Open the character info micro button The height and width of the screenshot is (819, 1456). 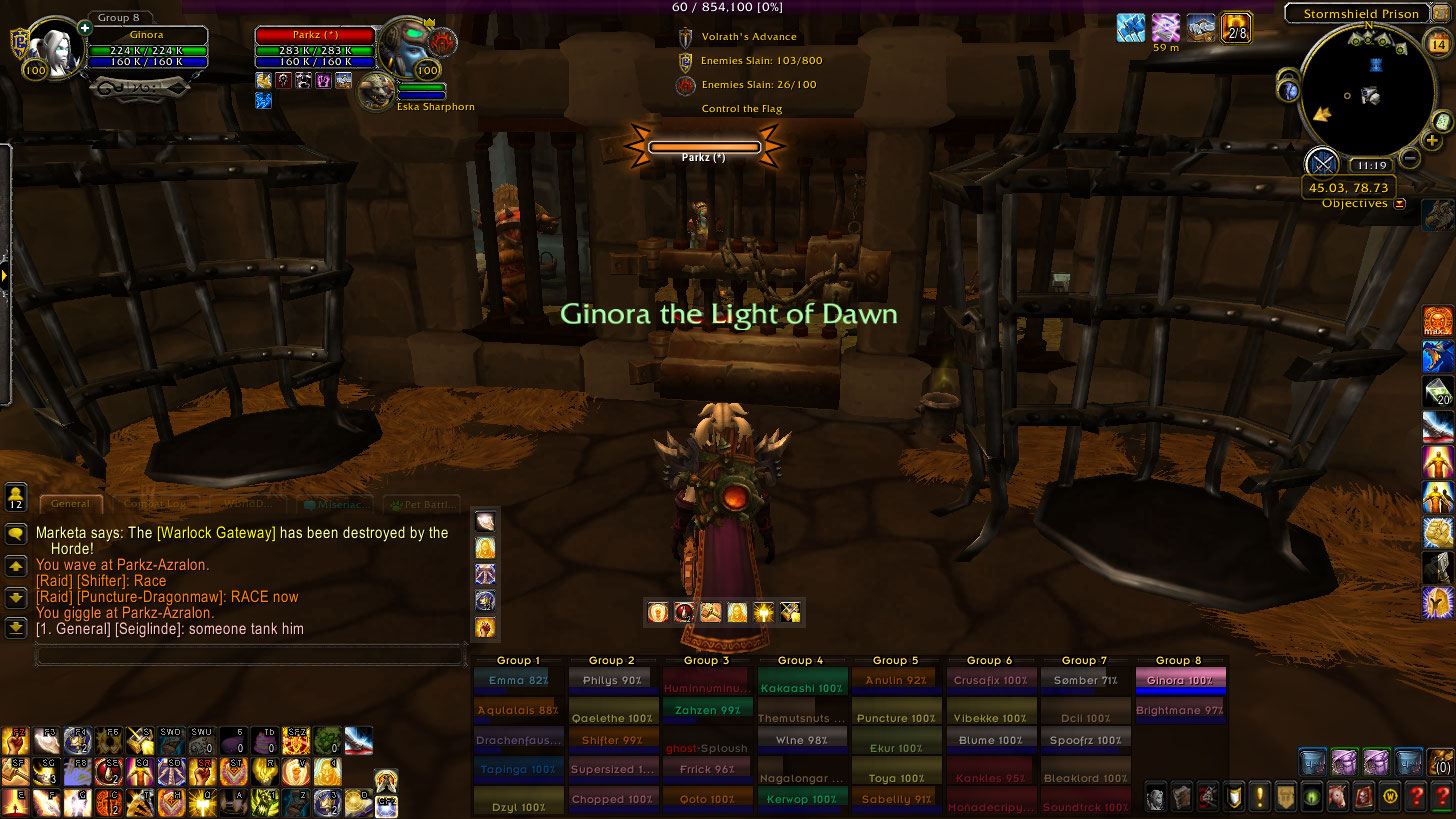click(x=1155, y=797)
